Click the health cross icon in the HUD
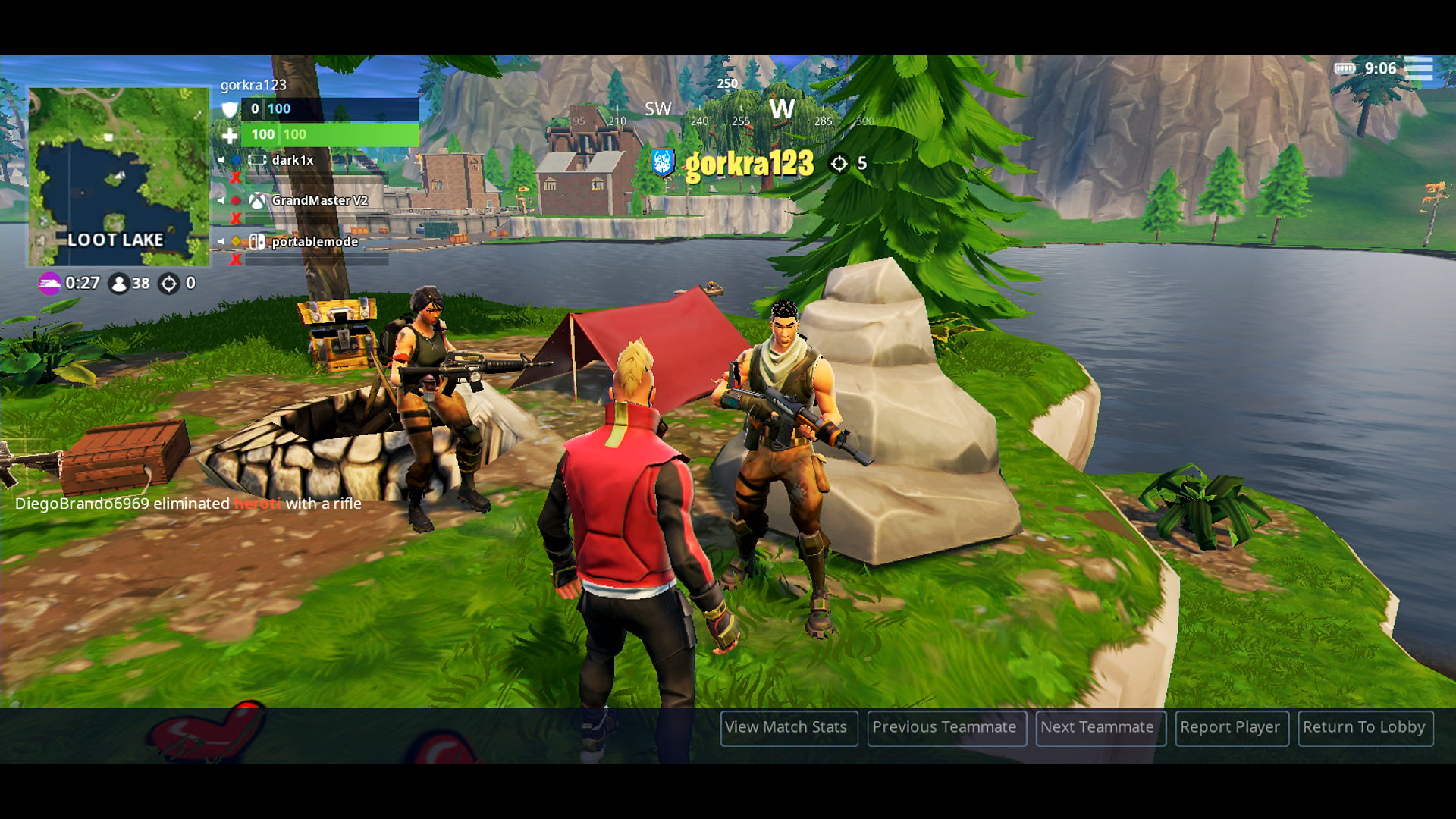The image size is (1456, 819). [229, 135]
